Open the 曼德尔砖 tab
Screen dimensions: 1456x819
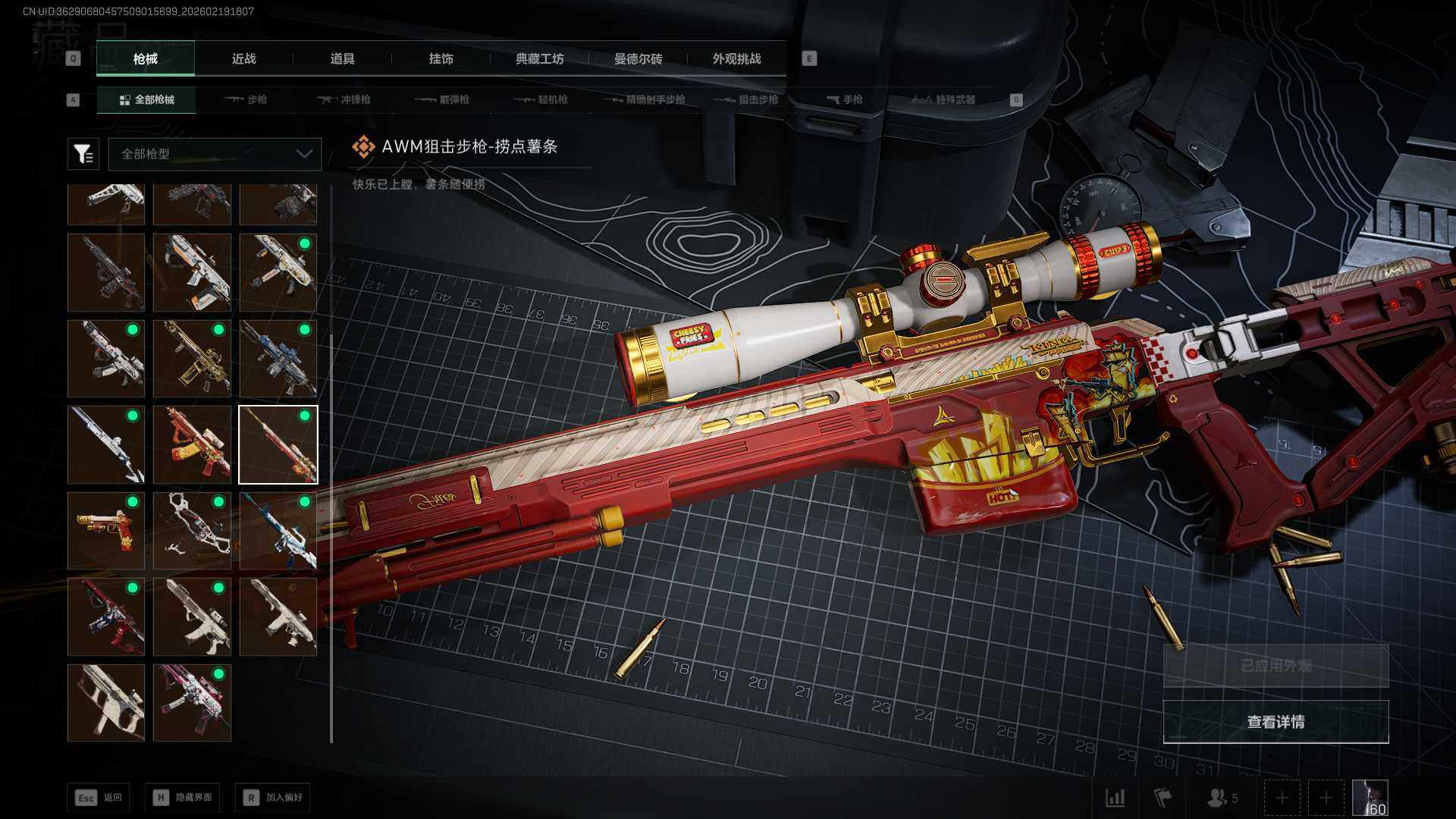click(x=638, y=58)
